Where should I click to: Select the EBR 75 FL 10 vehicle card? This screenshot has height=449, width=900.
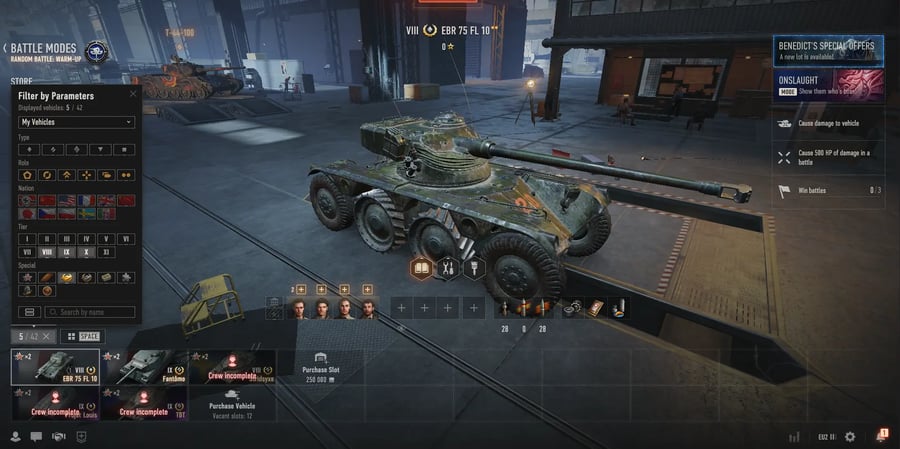click(x=55, y=367)
